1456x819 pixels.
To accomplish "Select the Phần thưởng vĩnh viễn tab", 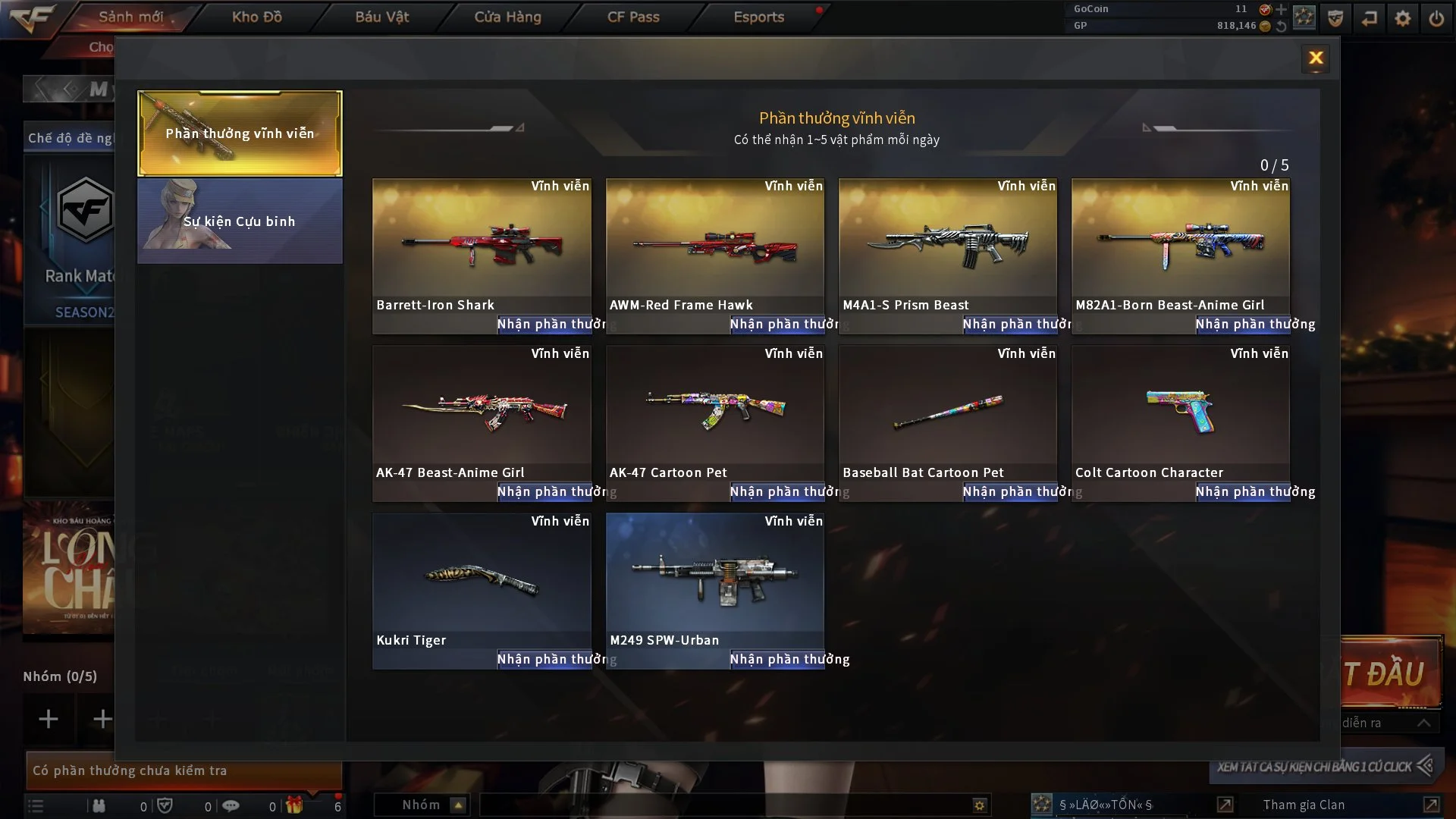I will point(240,133).
